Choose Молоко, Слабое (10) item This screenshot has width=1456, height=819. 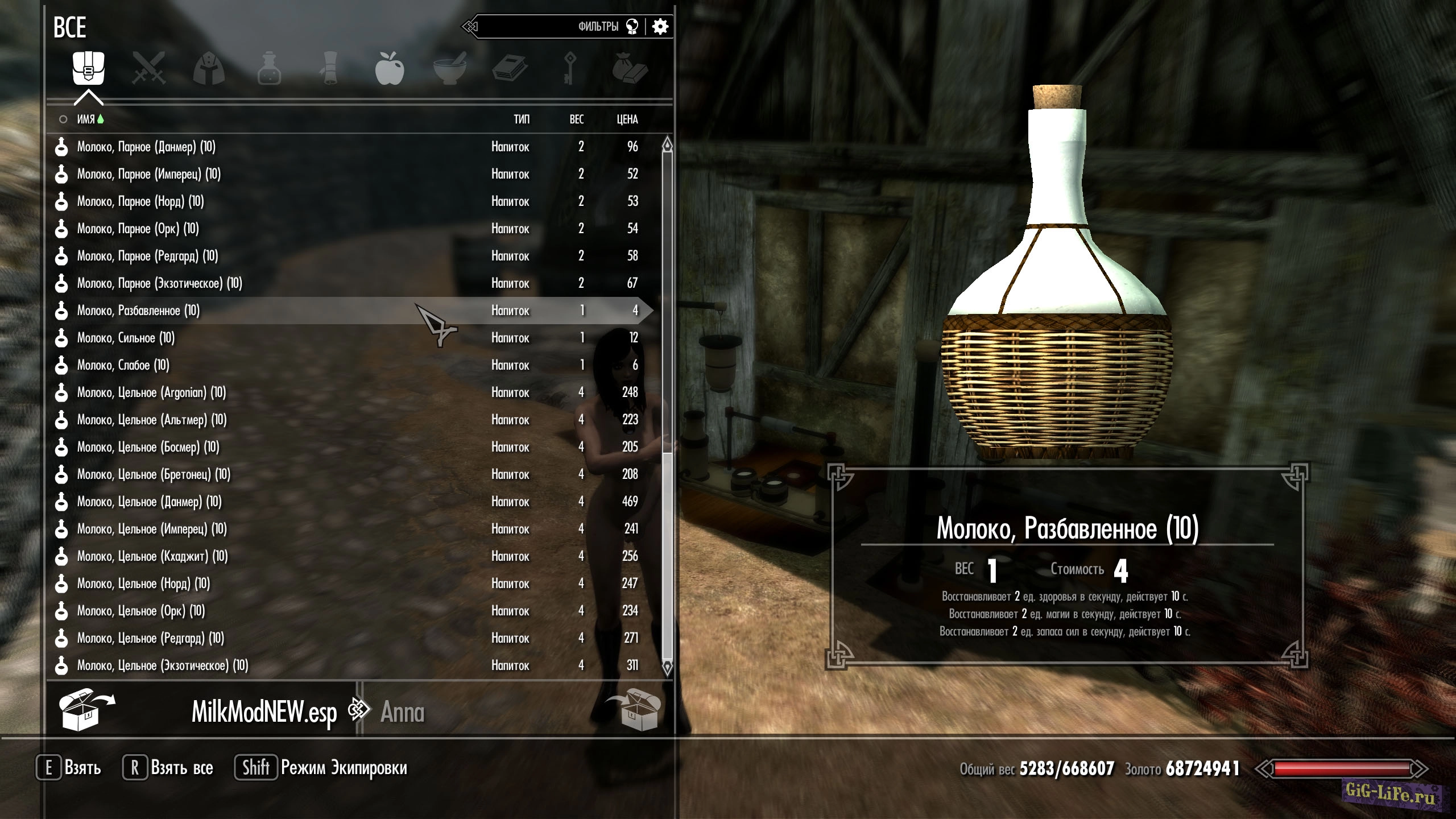point(123,365)
